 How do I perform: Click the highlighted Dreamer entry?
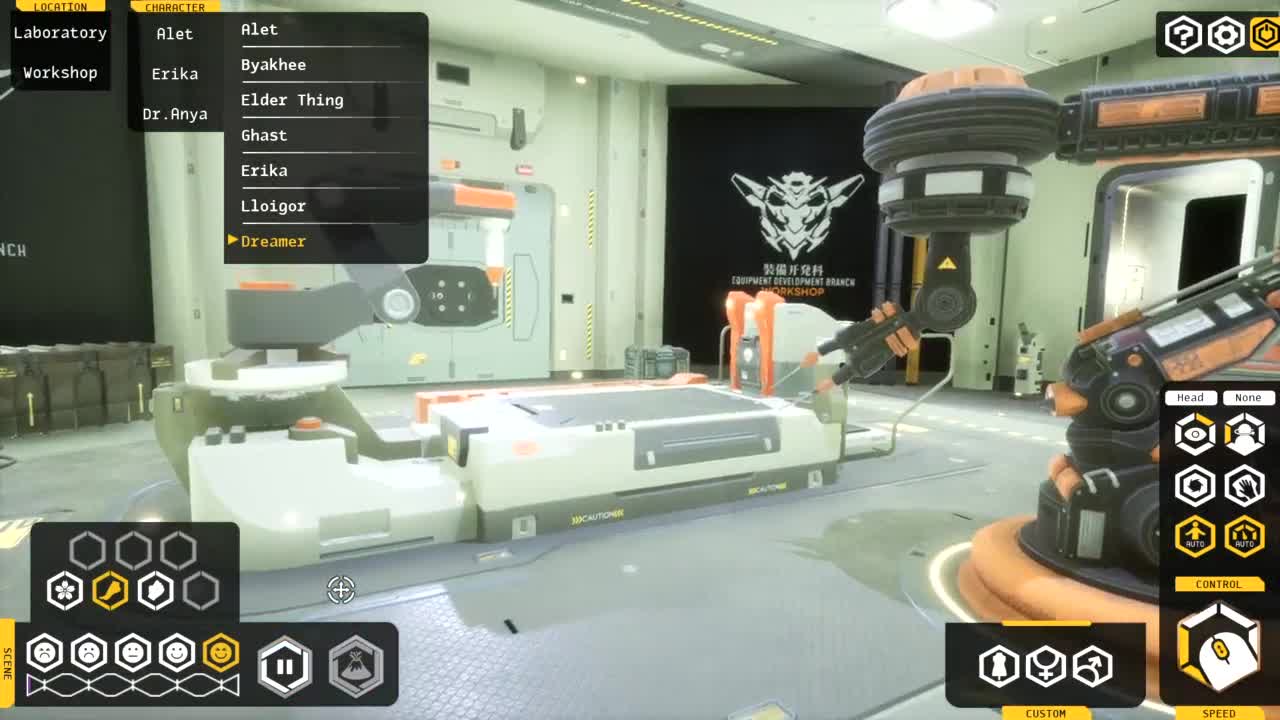coord(273,241)
